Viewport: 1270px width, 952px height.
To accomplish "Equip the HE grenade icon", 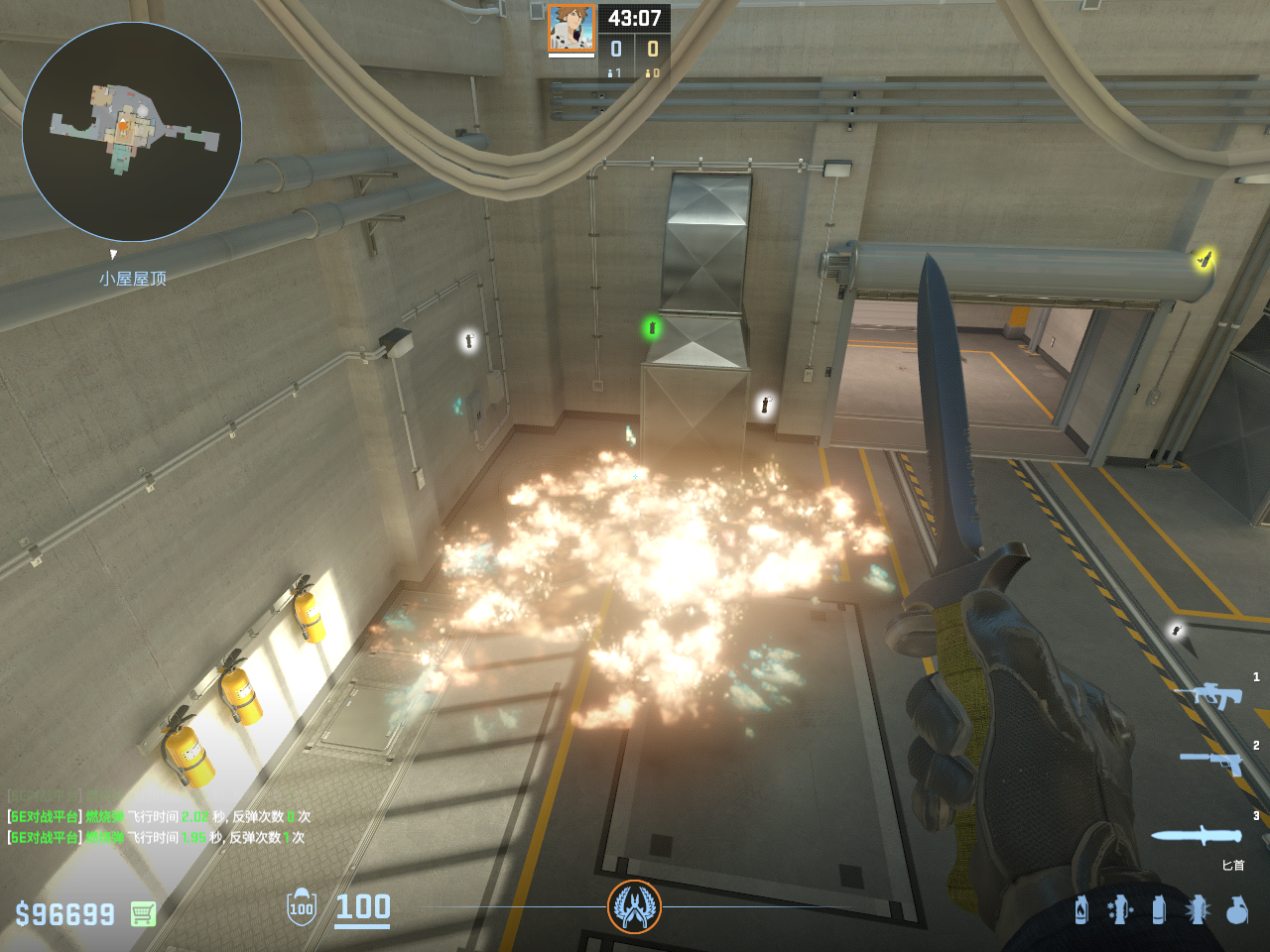I will click(1236, 909).
